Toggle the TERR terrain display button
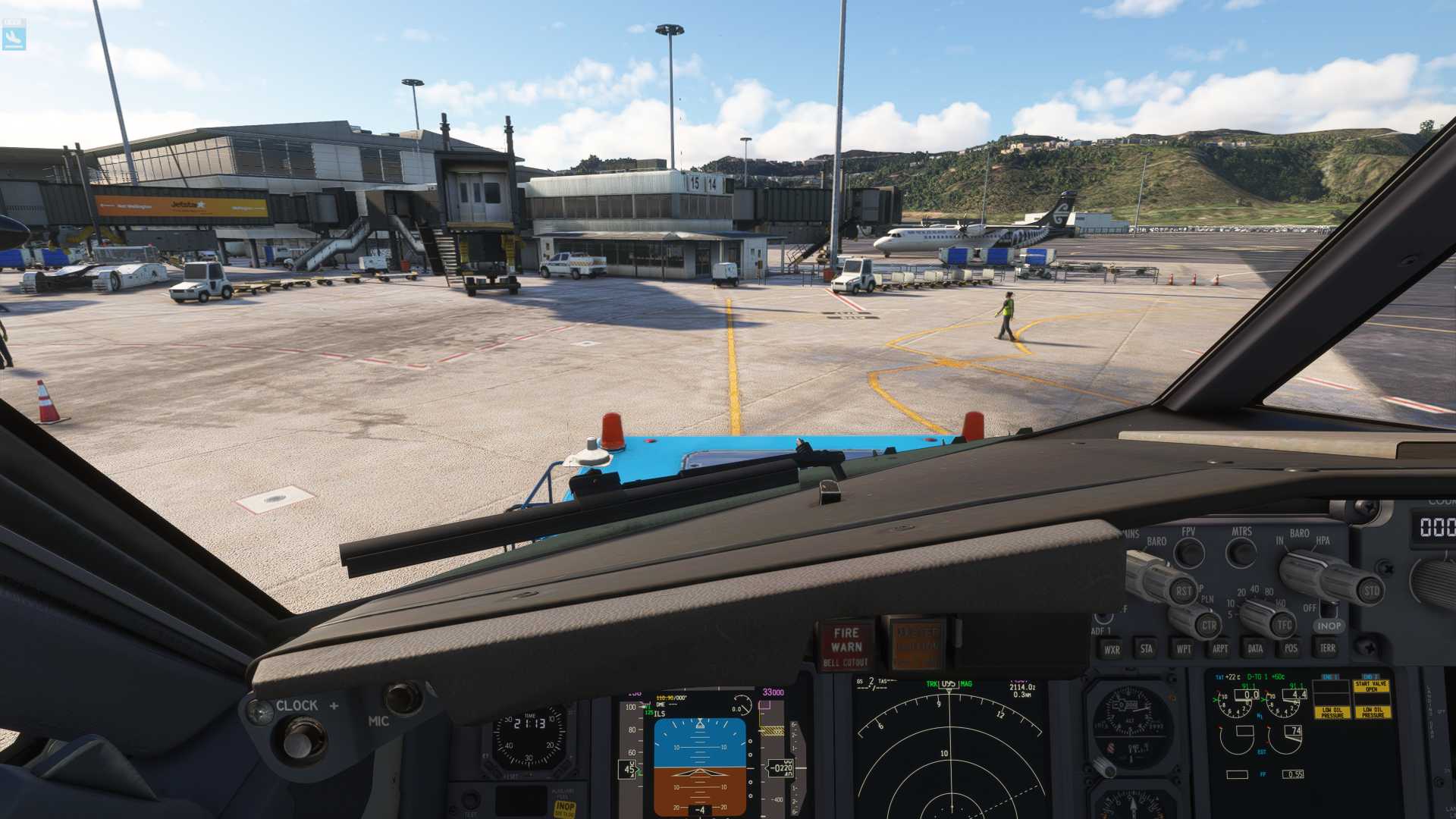Image resolution: width=1456 pixels, height=819 pixels. point(1327,648)
